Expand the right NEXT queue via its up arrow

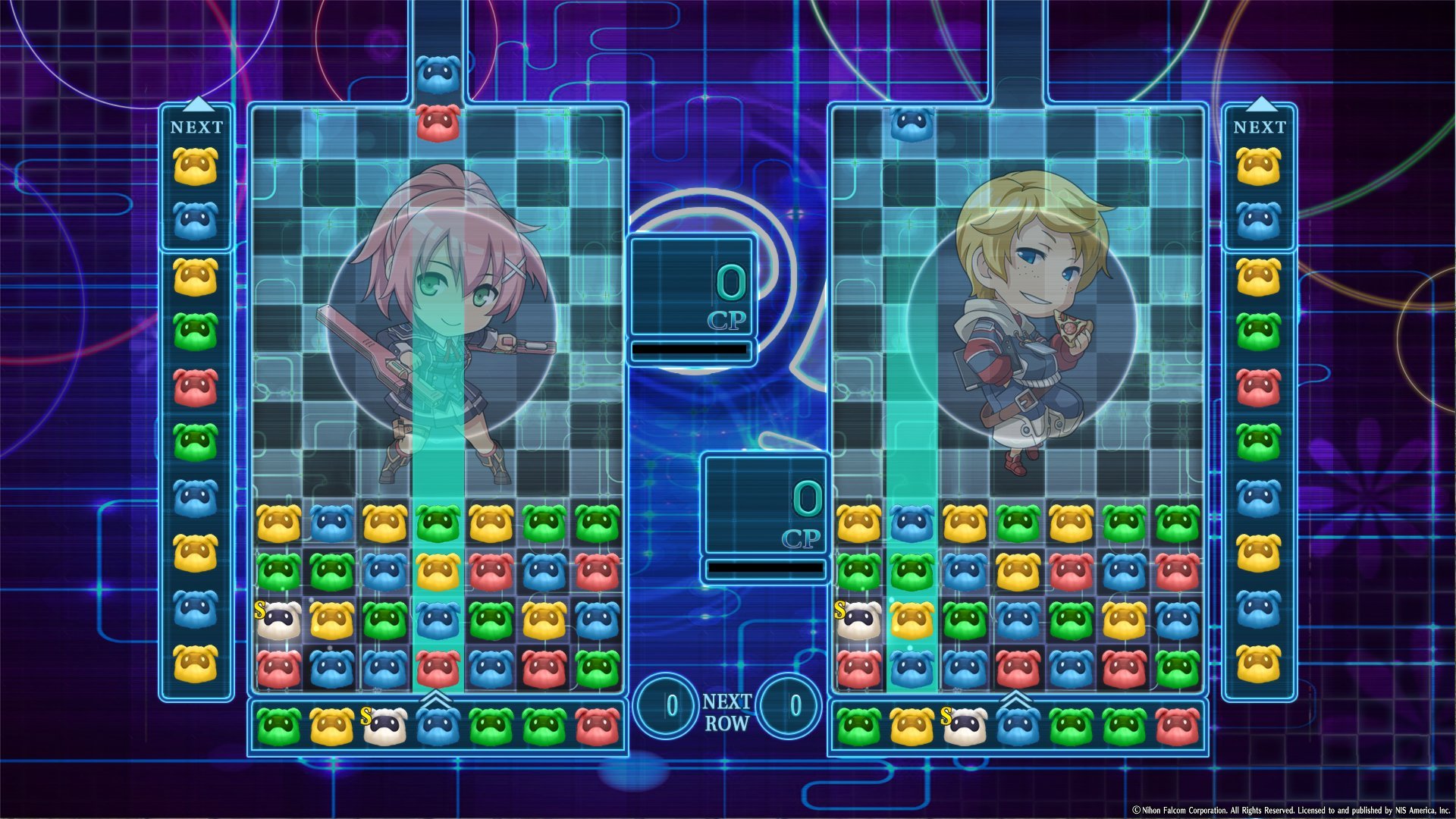coord(1260,102)
